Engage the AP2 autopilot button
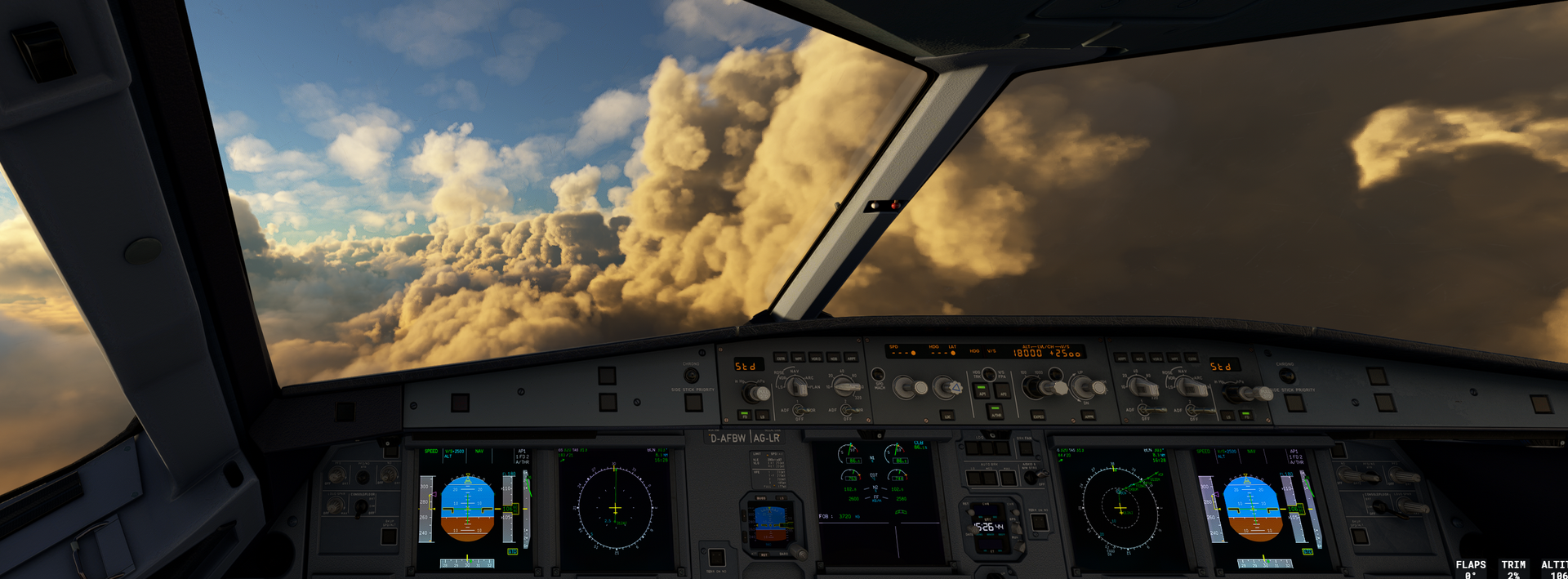The height and width of the screenshot is (579, 1568). pos(1002,390)
